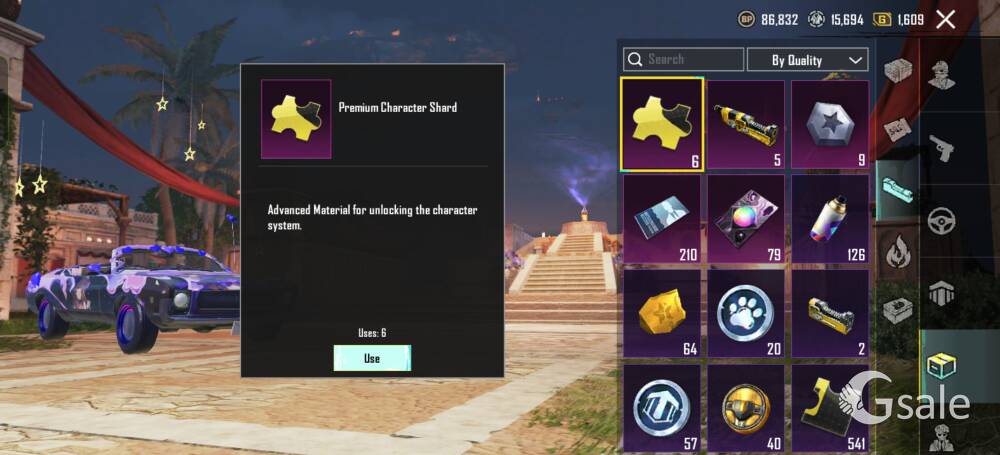
Task: Open the By Quality sort dropdown
Action: point(807,60)
